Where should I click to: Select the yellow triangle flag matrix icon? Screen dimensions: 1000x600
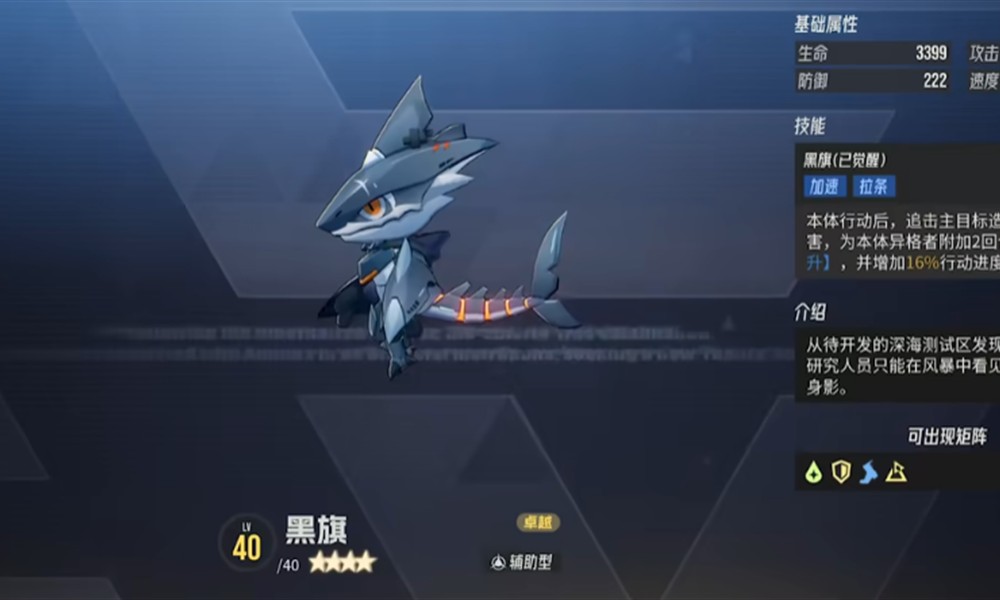coord(896,472)
